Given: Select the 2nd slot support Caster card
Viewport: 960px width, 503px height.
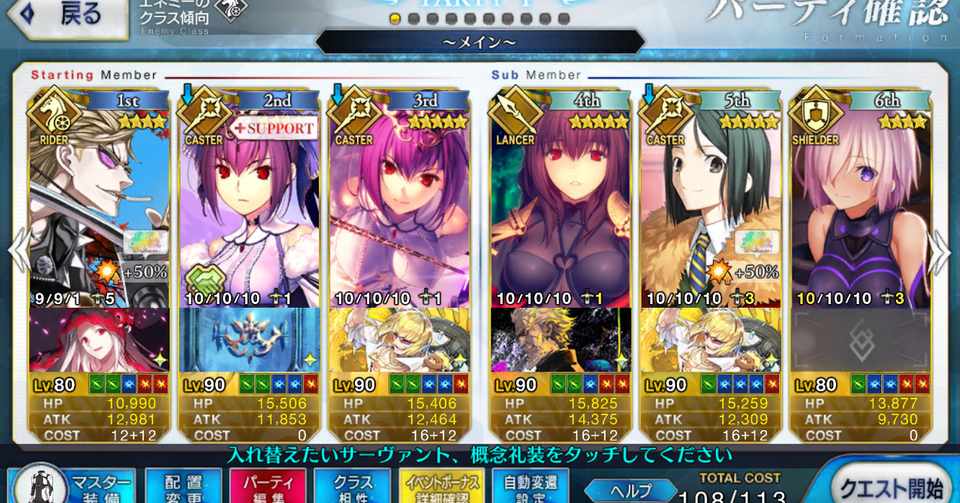Looking at the screenshot, I should [x=252, y=200].
